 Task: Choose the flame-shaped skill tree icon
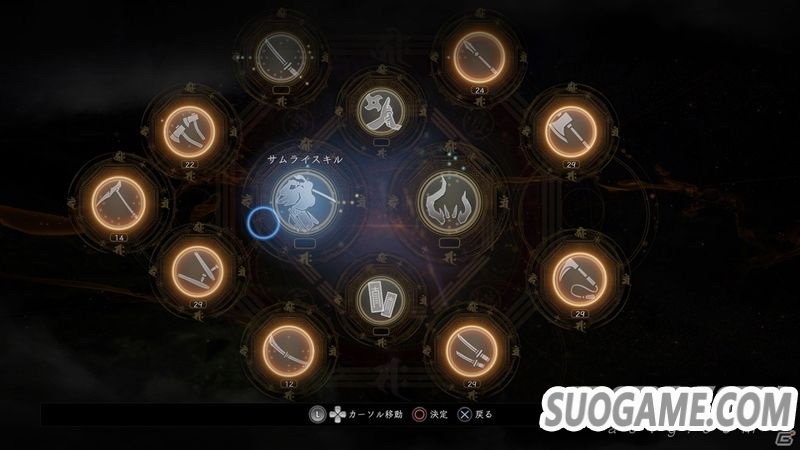(448, 199)
